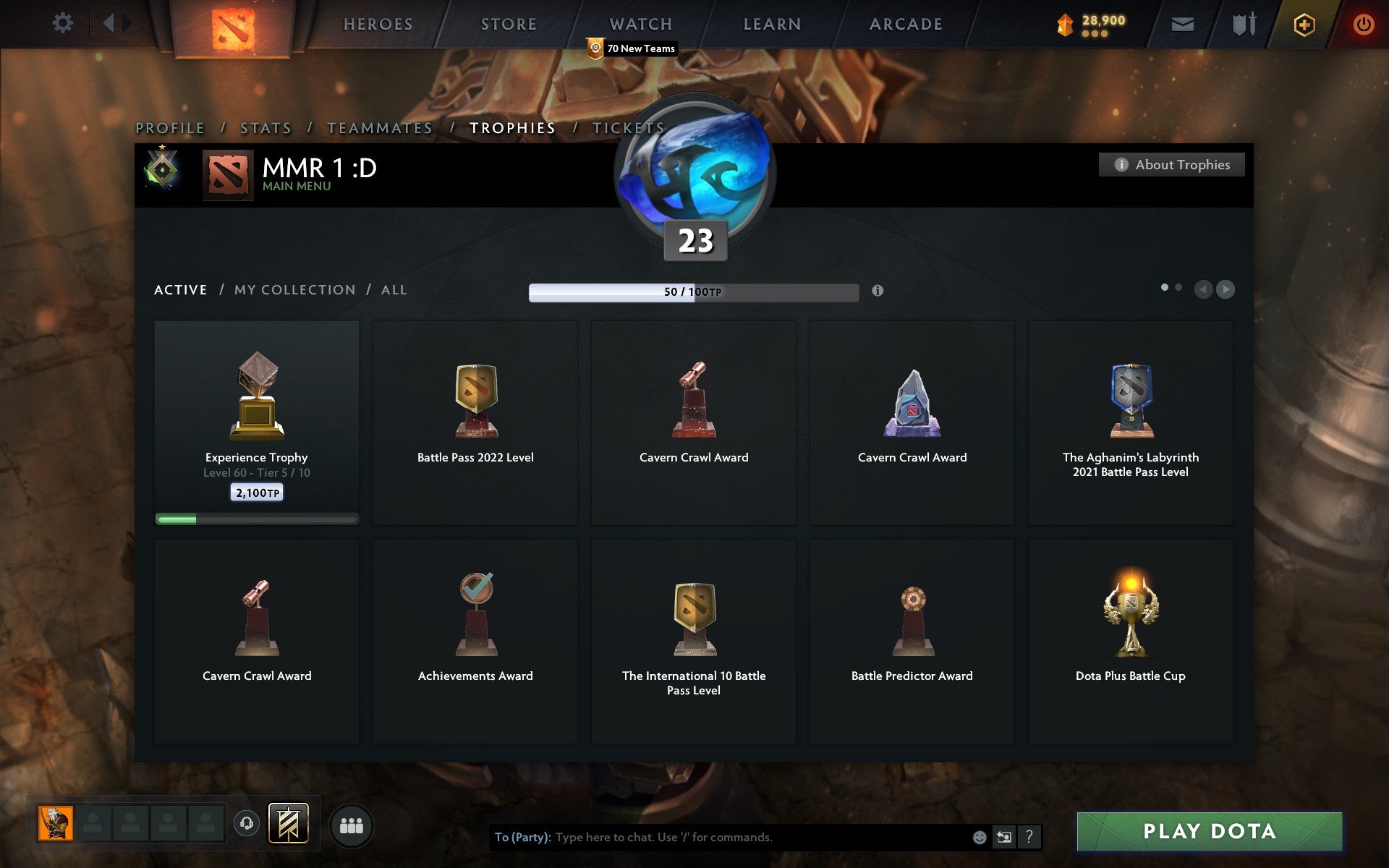Open Dota Plus subscription icon
Image resolution: width=1389 pixels, height=868 pixels.
1302,23
